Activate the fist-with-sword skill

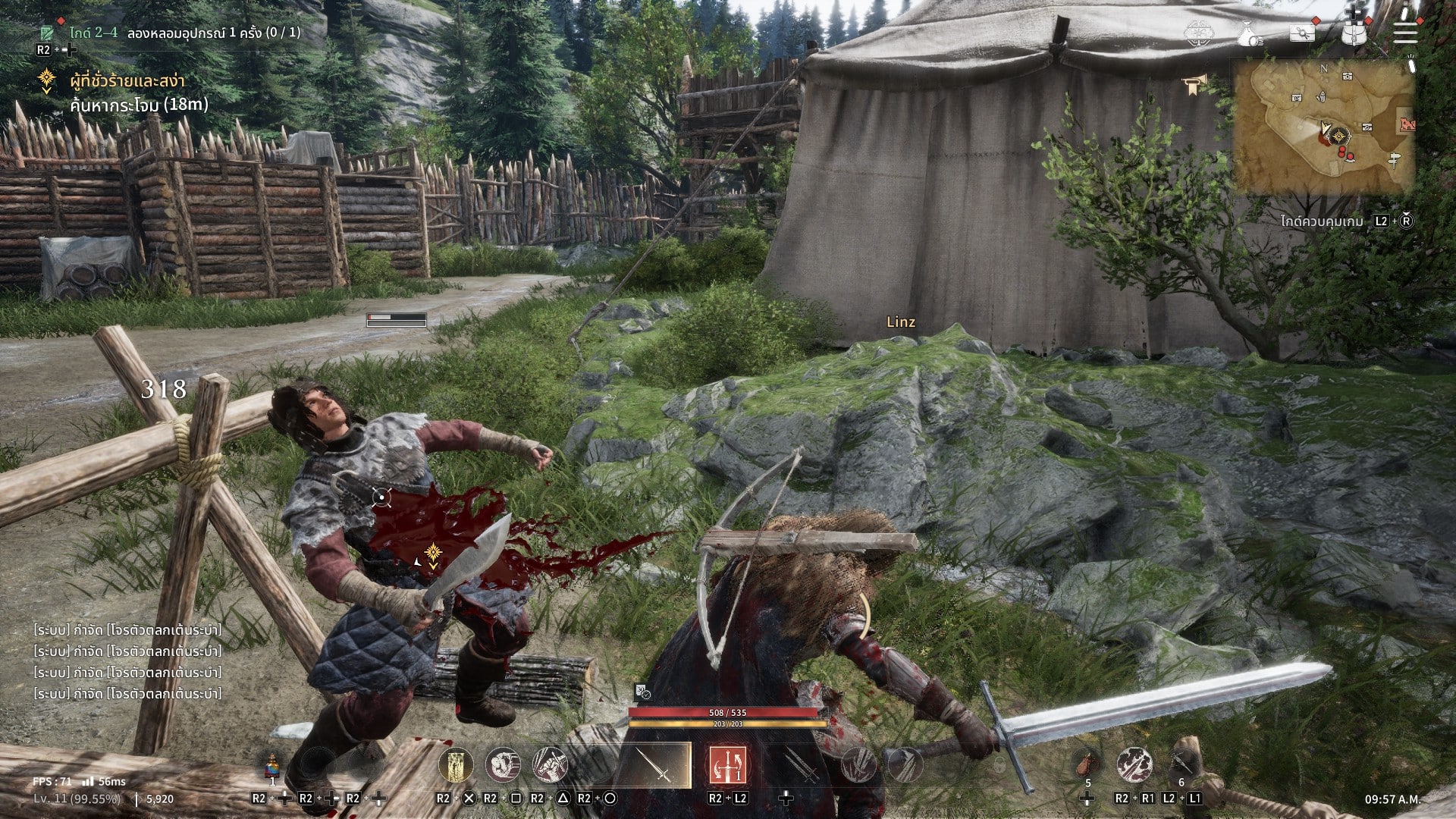coord(550,765)
